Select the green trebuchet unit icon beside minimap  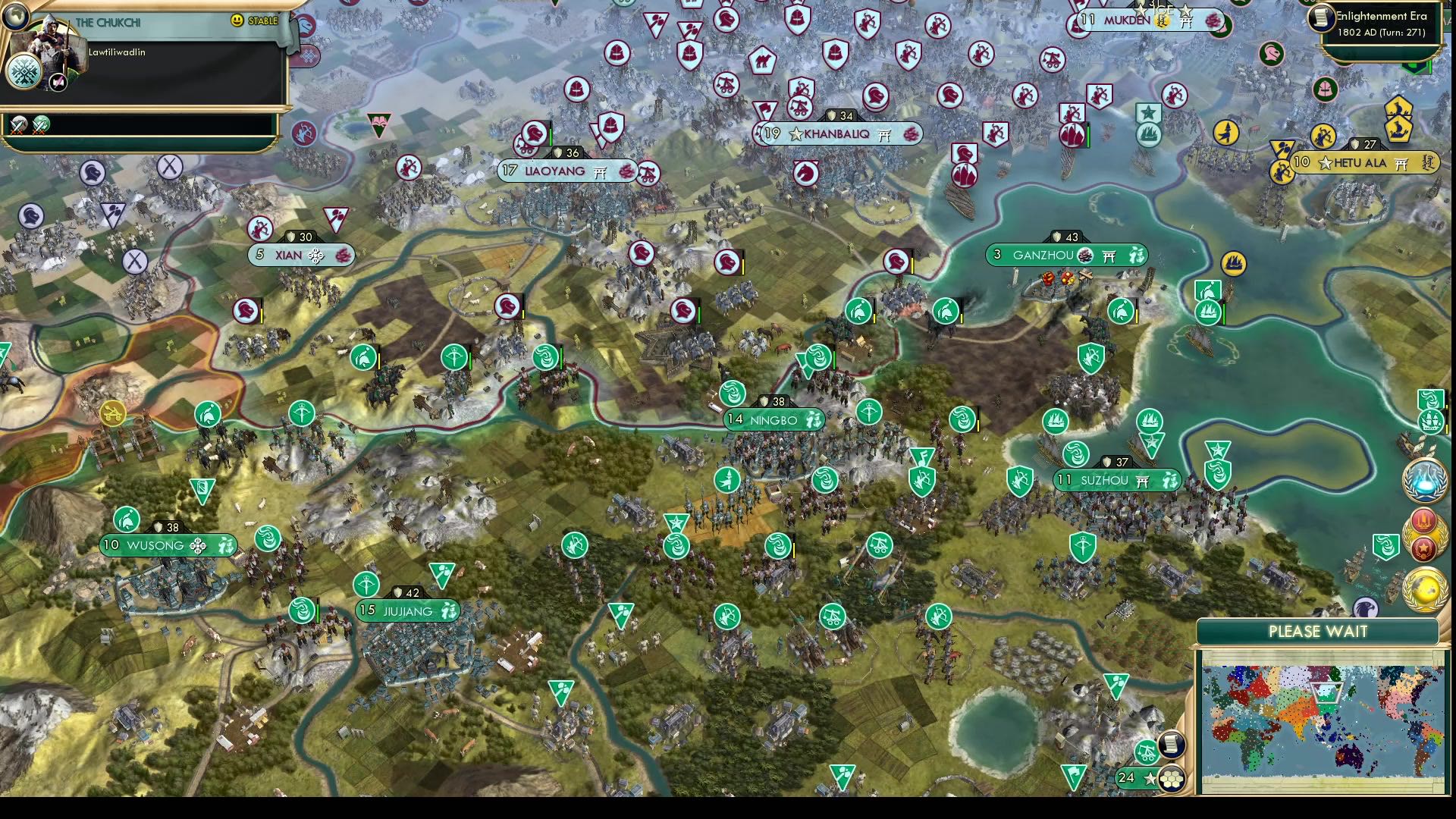click(1147, 752)
